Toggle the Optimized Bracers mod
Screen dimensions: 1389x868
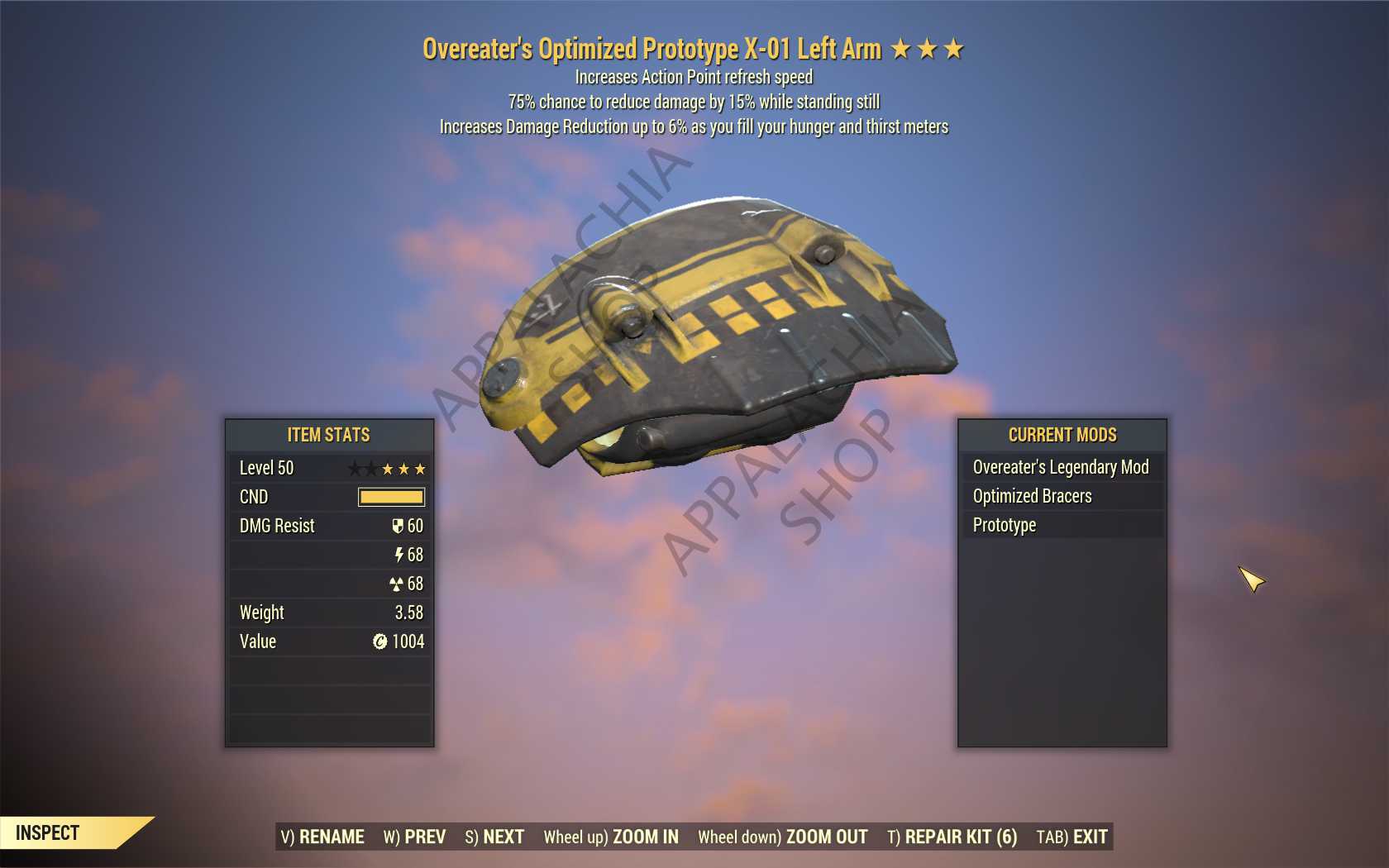(1031, 496)
